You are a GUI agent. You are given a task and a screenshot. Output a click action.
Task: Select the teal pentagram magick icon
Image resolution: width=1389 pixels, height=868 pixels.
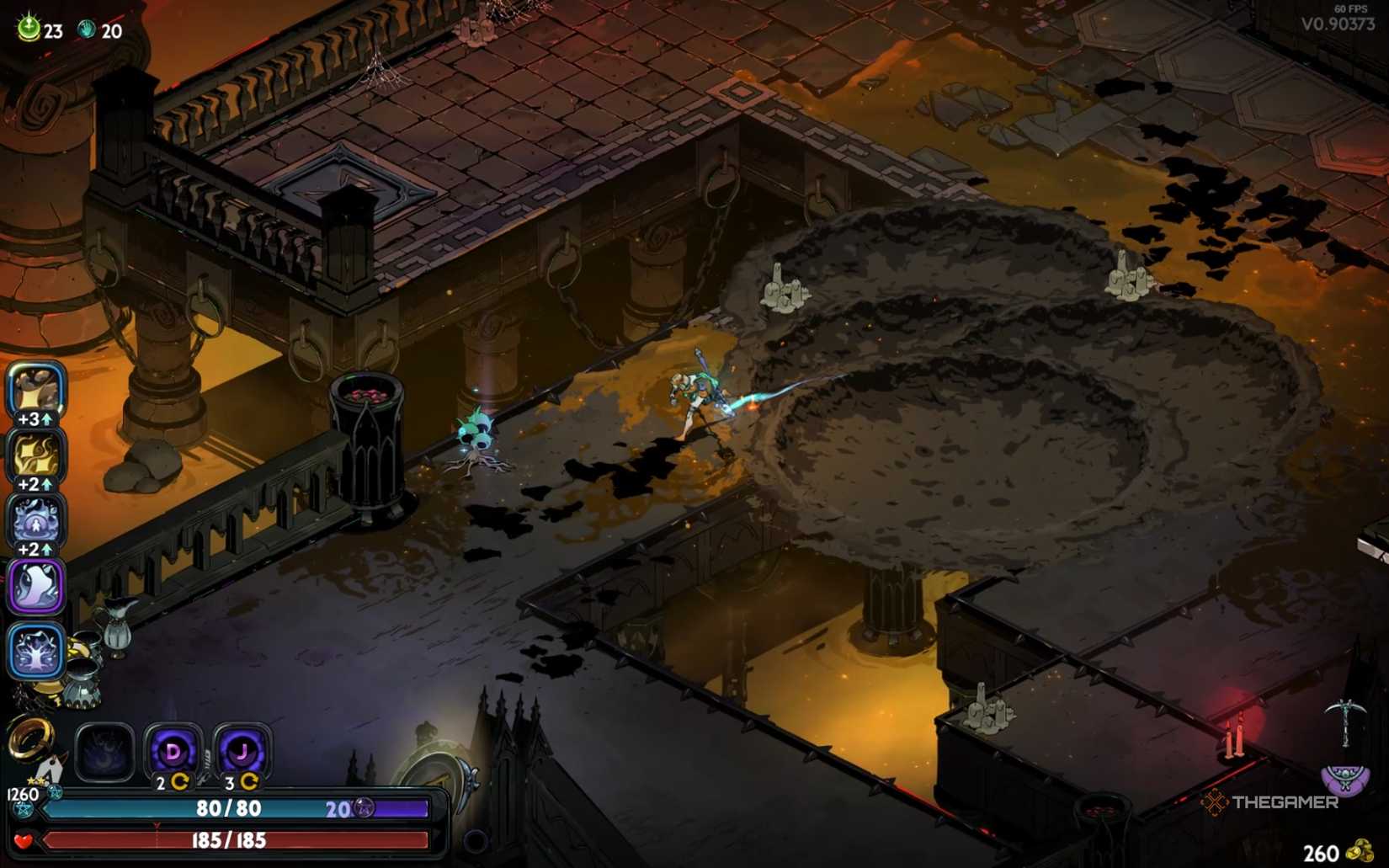(x=24, y=809)
